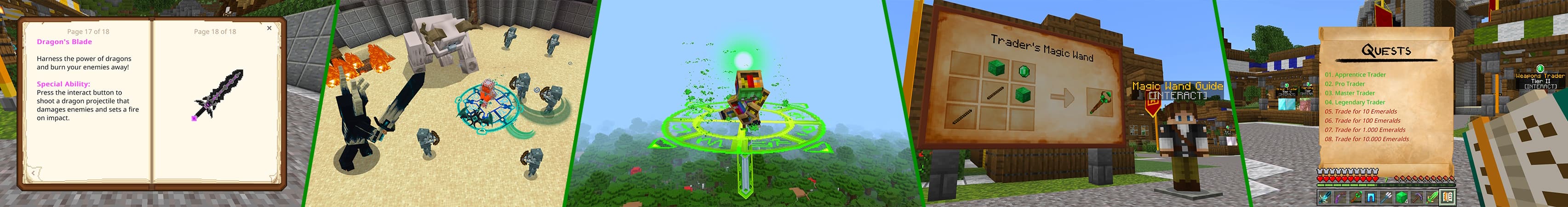Select the ice-blue sword hotbar slot
Image resolution: width=1568 pixels, height=207 pixels.
[1325, 197]
